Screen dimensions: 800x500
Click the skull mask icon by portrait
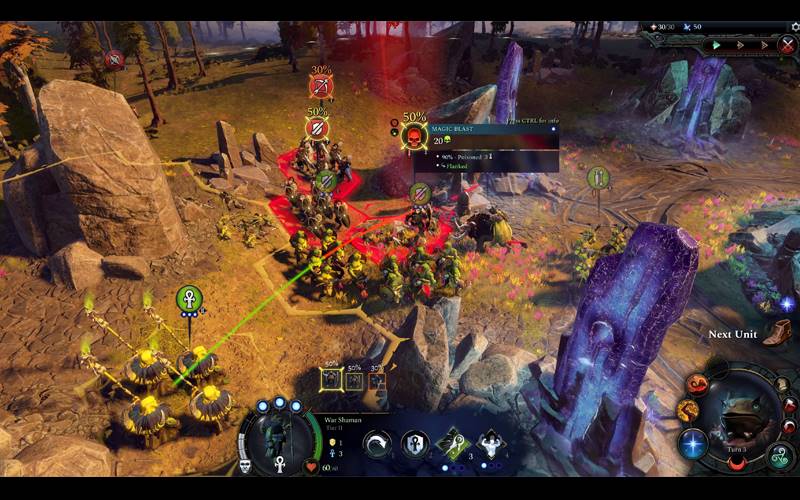point(245,466)
